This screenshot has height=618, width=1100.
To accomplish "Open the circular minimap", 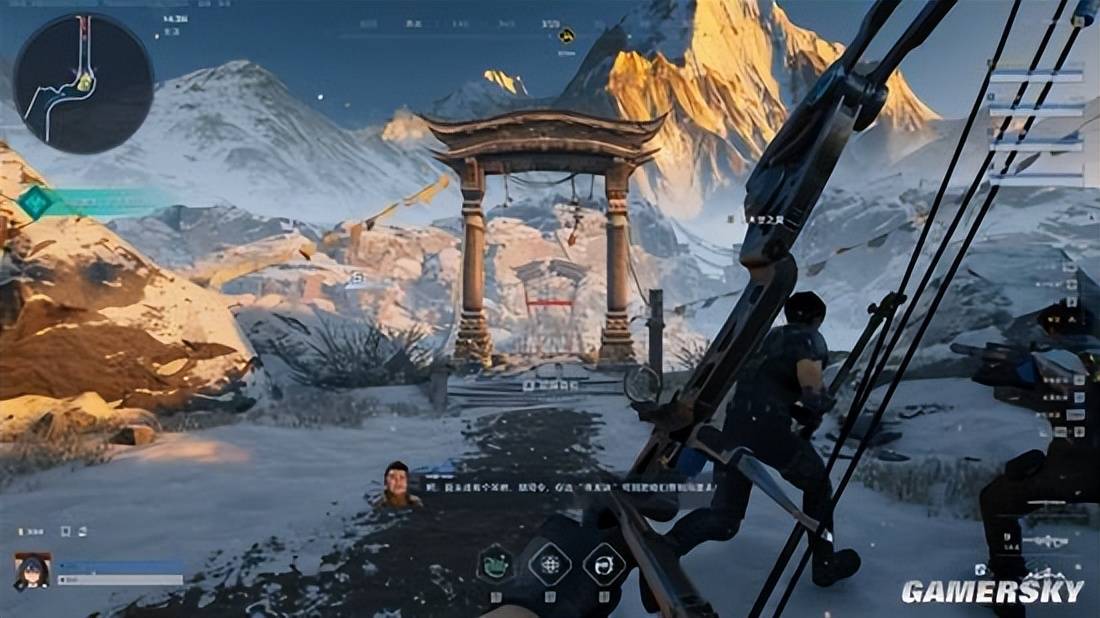I will pyautogui.click(x=83, y=83).
